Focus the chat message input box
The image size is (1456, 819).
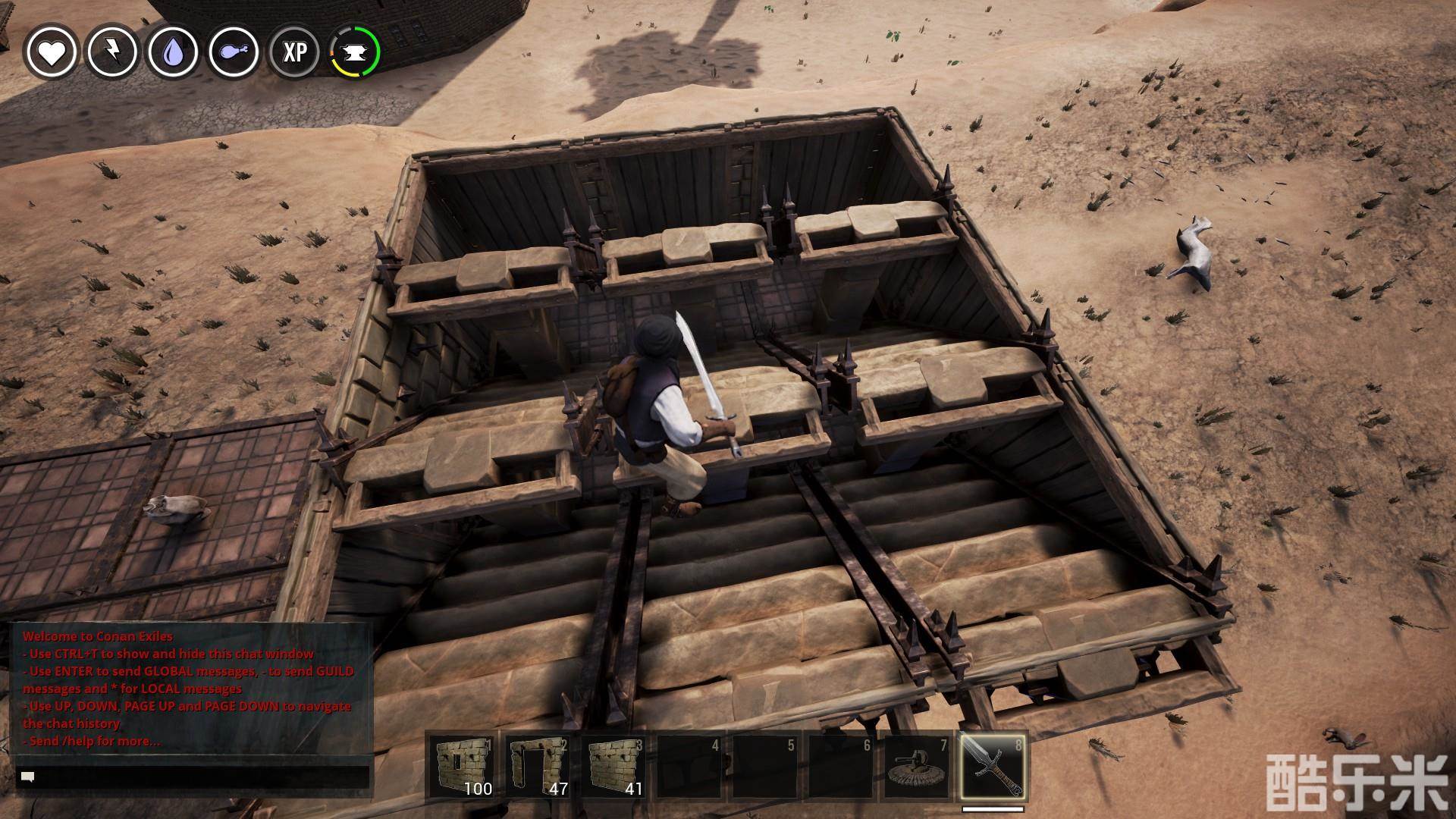[193, 777]
